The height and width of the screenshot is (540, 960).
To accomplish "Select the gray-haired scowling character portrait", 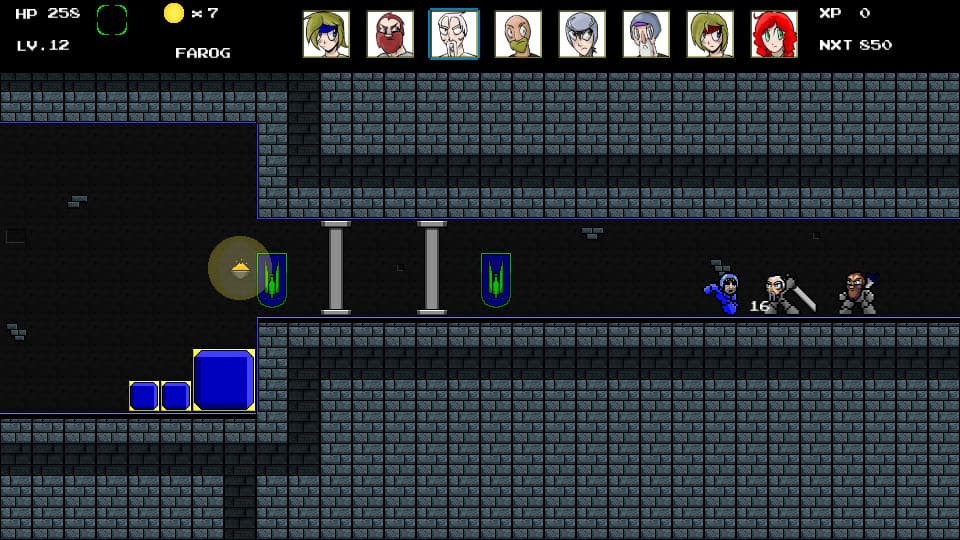I will coord(582,35).
